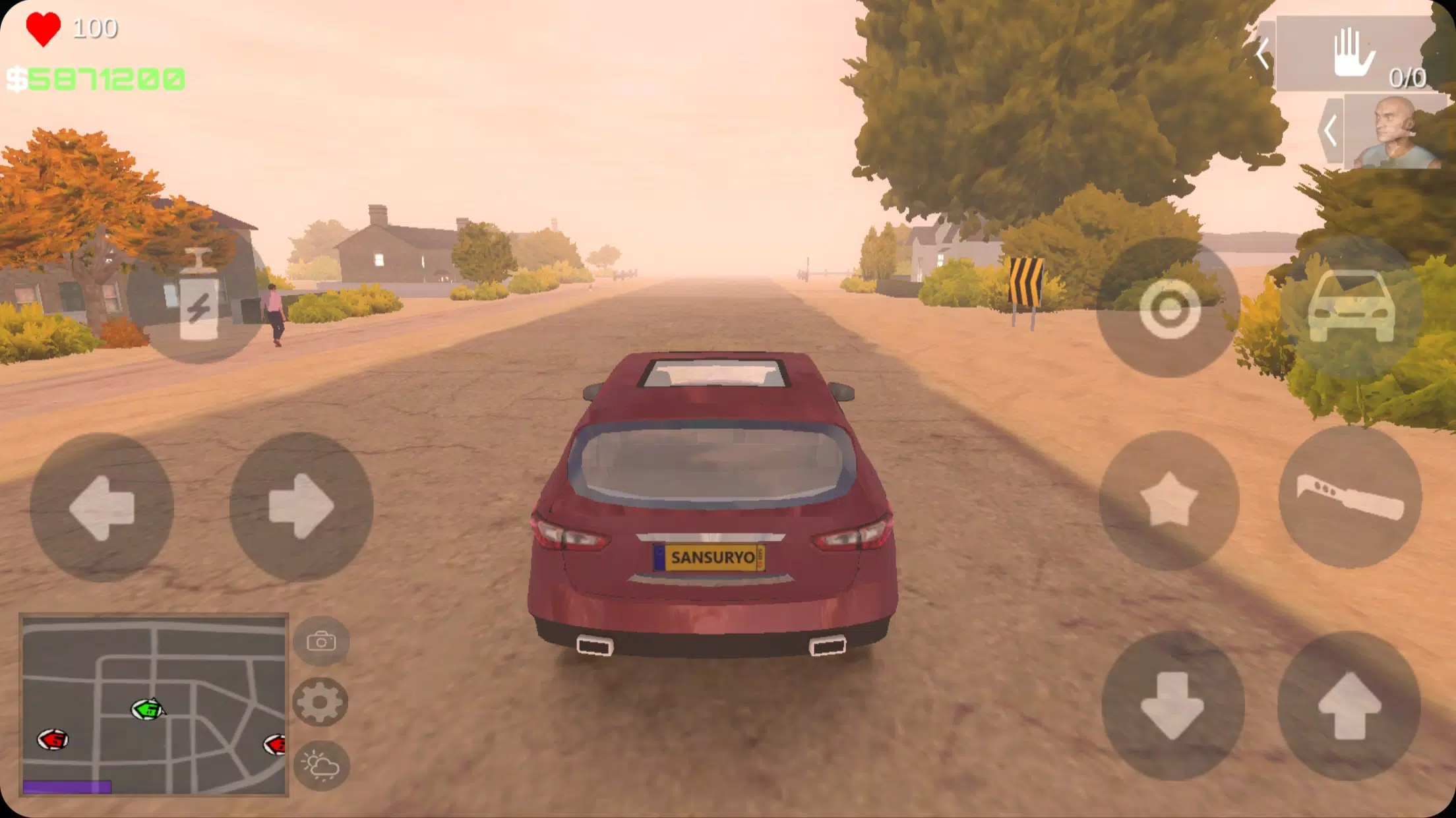Activate the nitro boost canister
Viewport: 1456px width, 818px height.
(198, 295)
